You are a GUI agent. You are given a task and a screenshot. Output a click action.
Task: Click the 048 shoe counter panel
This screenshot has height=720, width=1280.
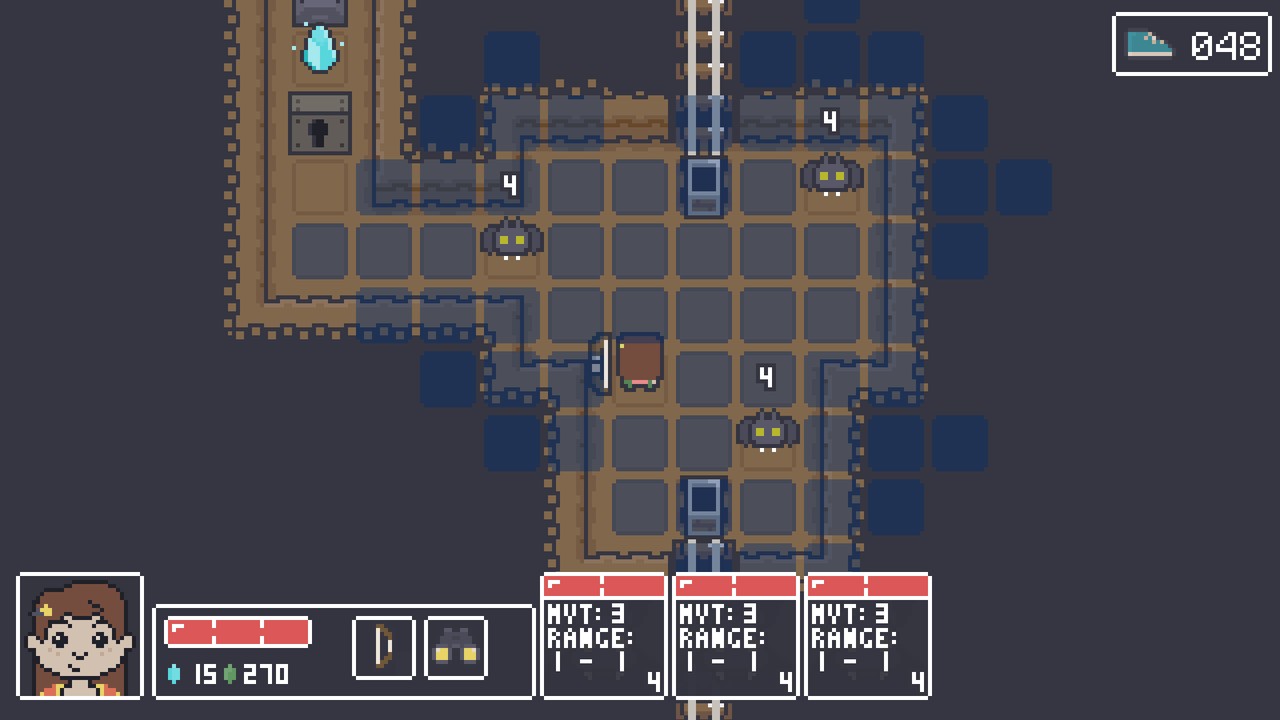[1192, 44]
